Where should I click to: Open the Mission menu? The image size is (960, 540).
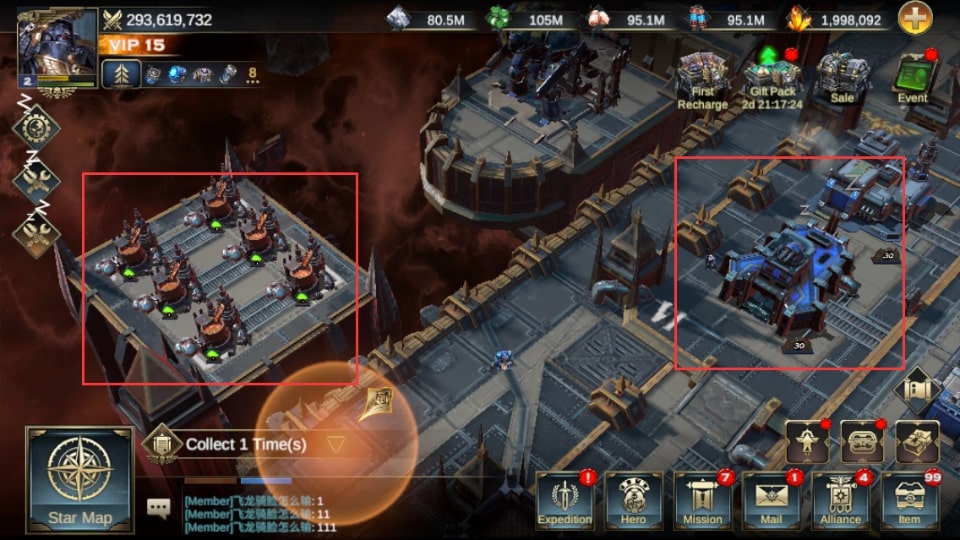[x=702, y=500]
